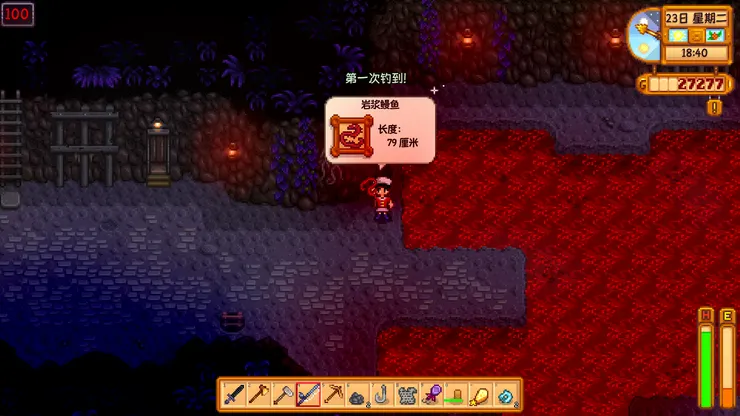Viewport: 740px width, 416px height.
Task: Select the stone pile slot
Action: point(358,394)
